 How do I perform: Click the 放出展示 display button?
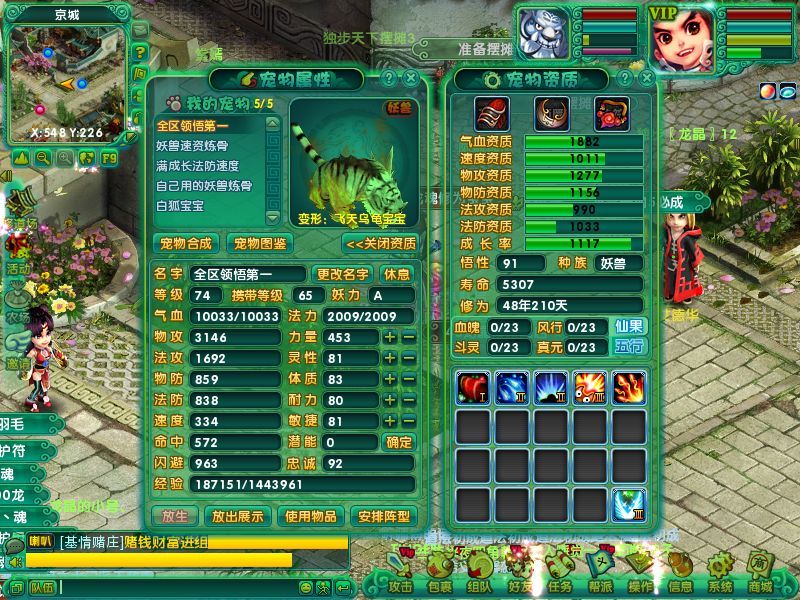pyautogui.click(x=238, y=516)
